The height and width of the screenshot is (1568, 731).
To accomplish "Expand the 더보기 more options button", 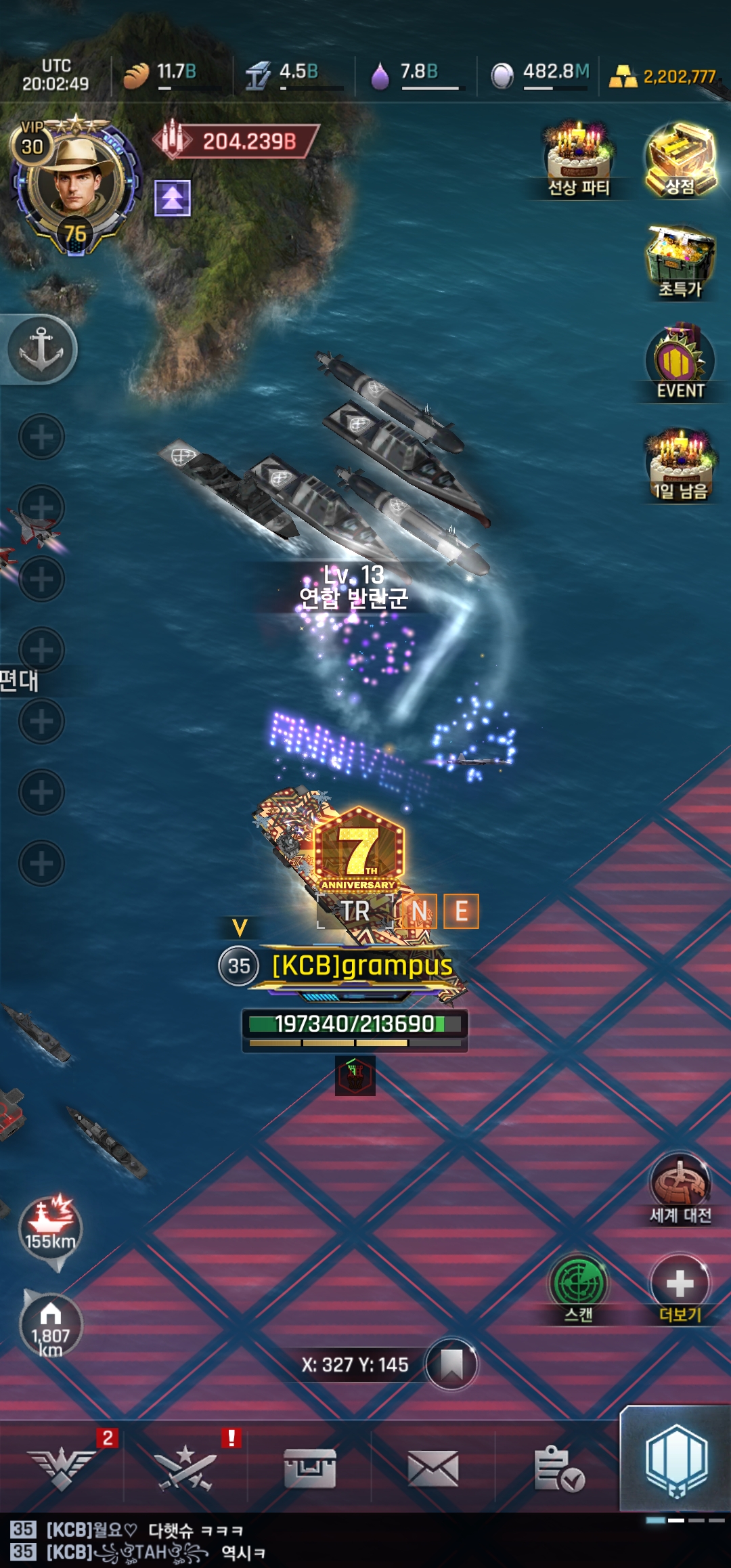I will pyautogui.click(x=680, y=1286).
